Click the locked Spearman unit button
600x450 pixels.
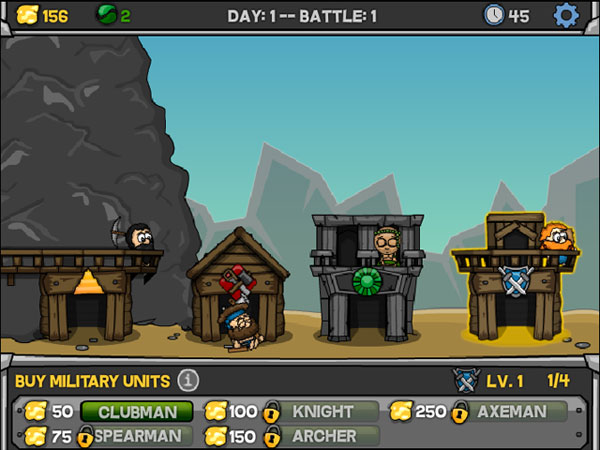137,435
